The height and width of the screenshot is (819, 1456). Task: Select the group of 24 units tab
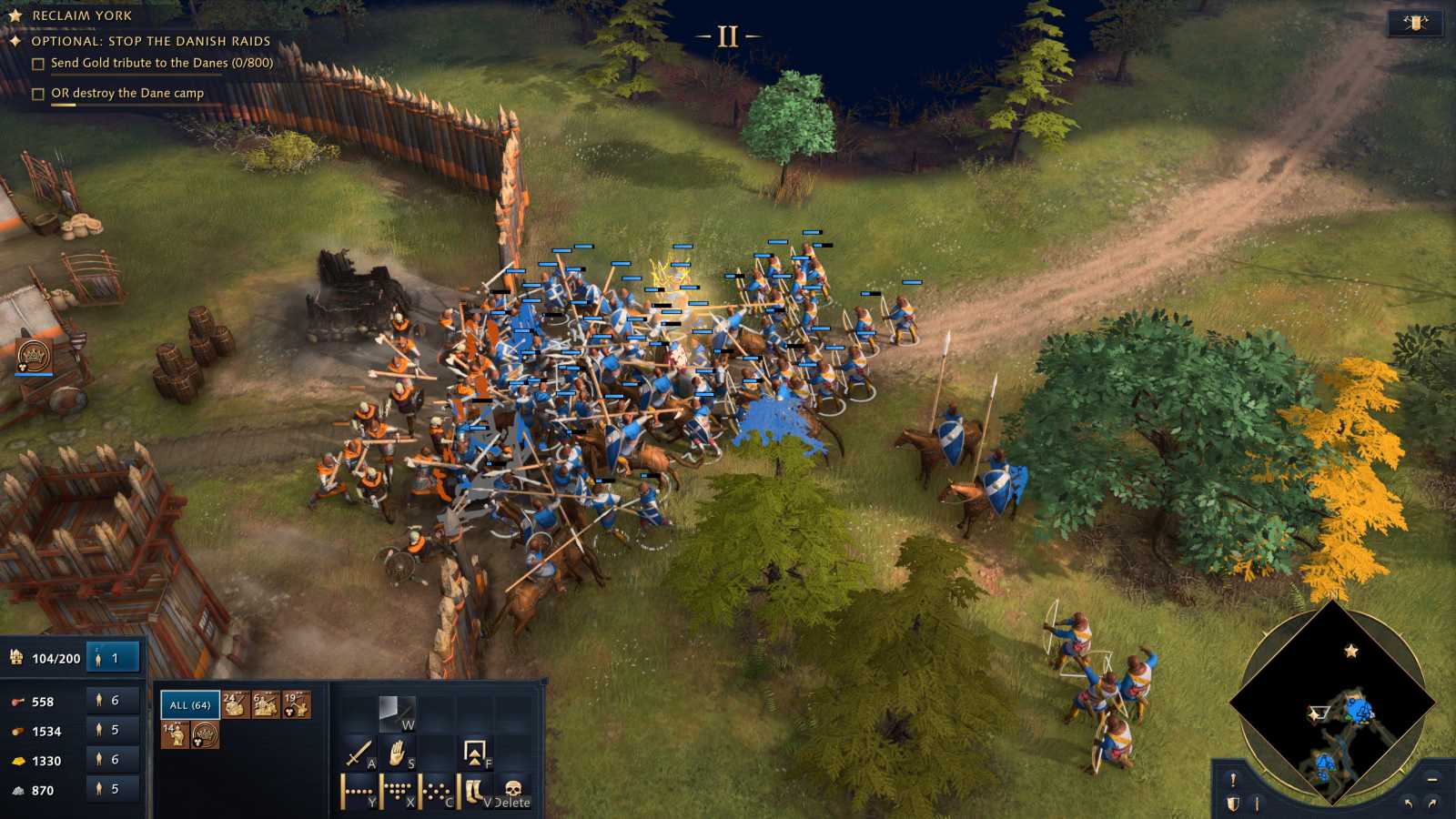click(x=236, y=705)
